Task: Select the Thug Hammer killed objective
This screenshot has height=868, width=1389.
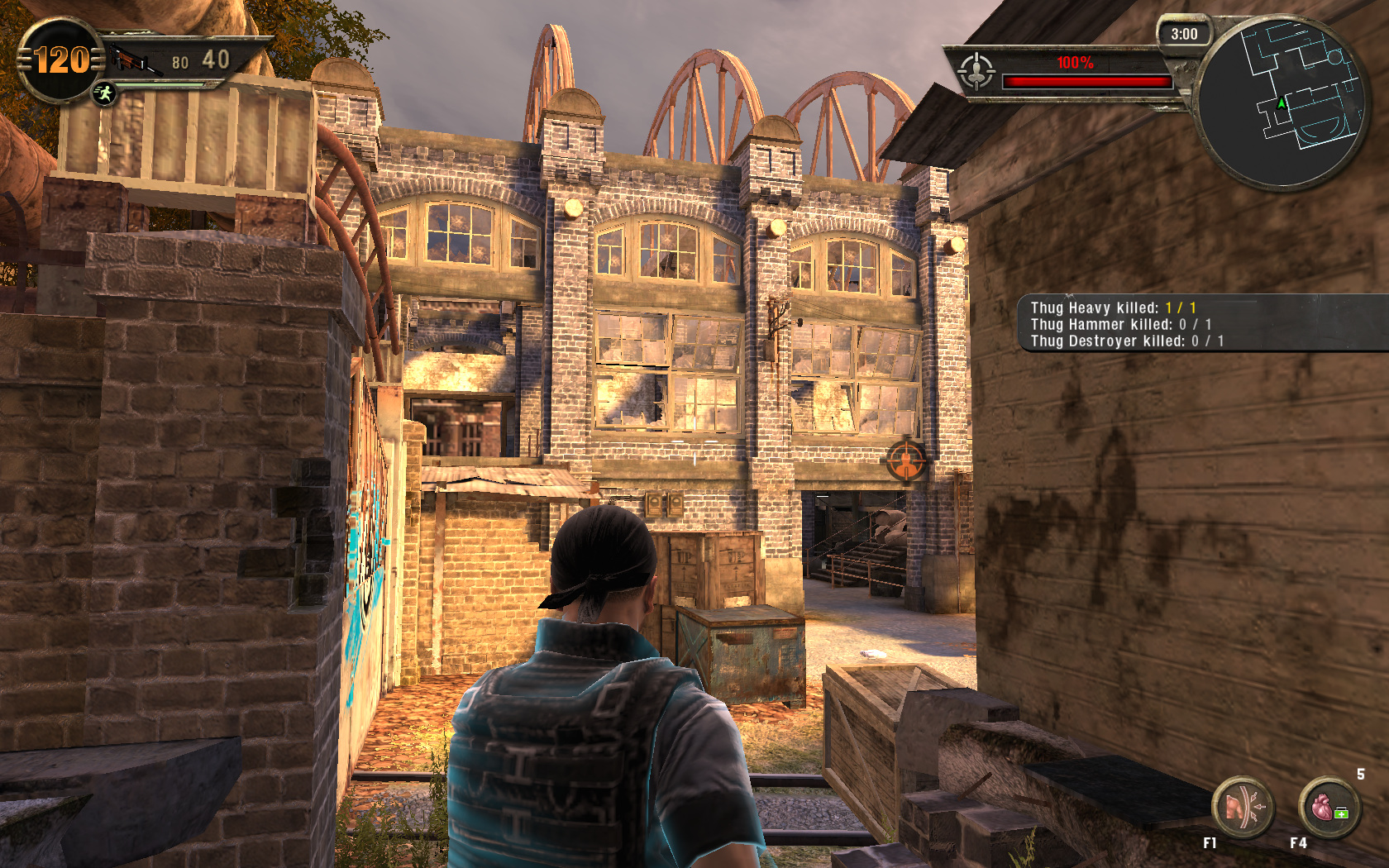Action: pos(1120,325)
